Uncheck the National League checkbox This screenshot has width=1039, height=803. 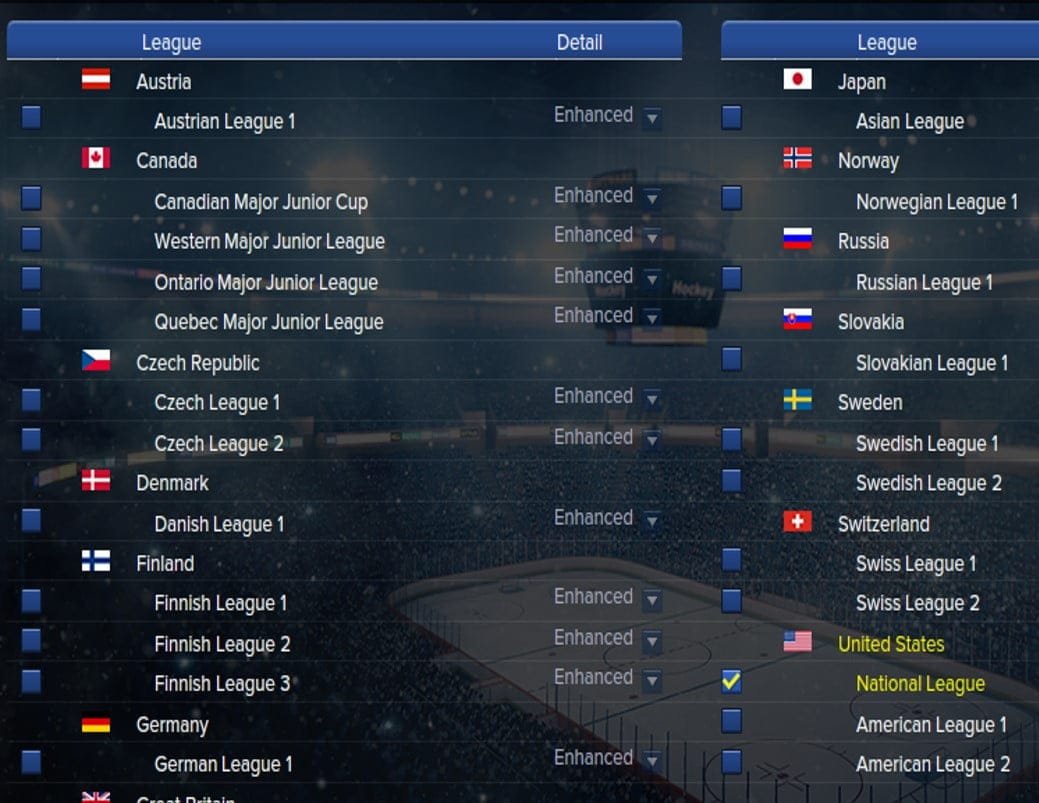(x=731, y=682)
